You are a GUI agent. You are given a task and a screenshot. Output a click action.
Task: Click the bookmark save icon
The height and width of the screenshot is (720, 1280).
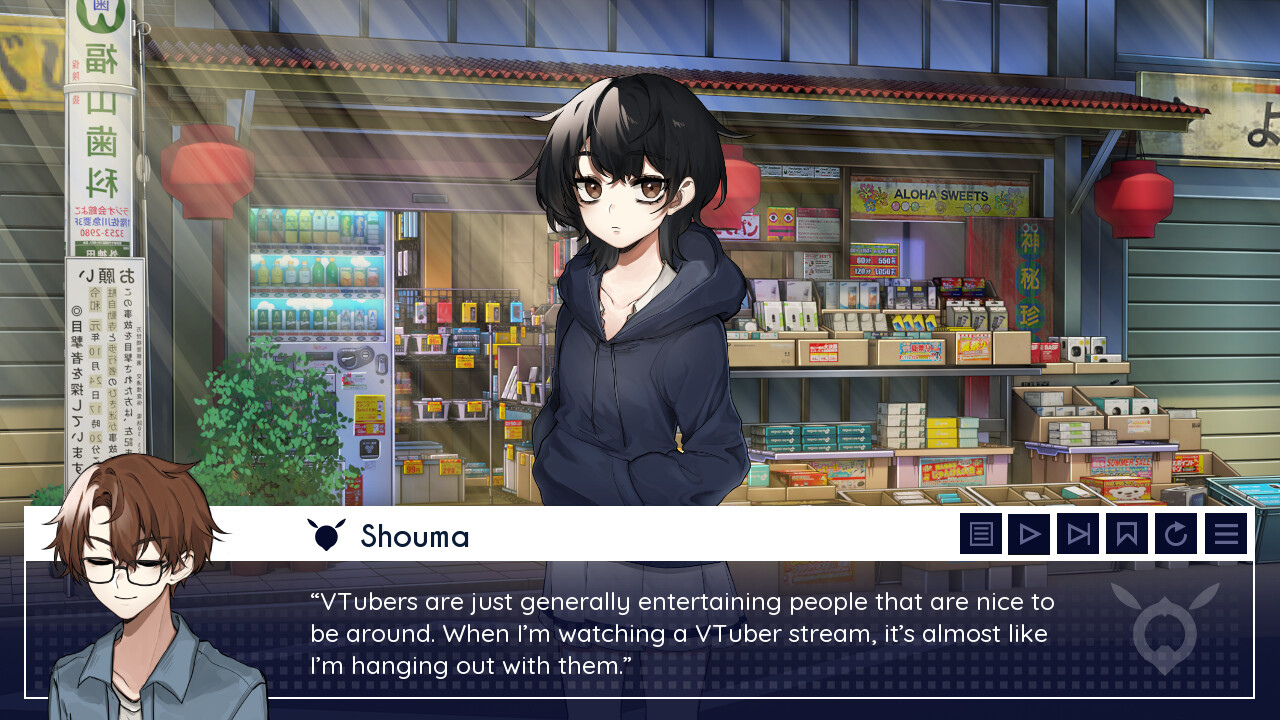1127,534
